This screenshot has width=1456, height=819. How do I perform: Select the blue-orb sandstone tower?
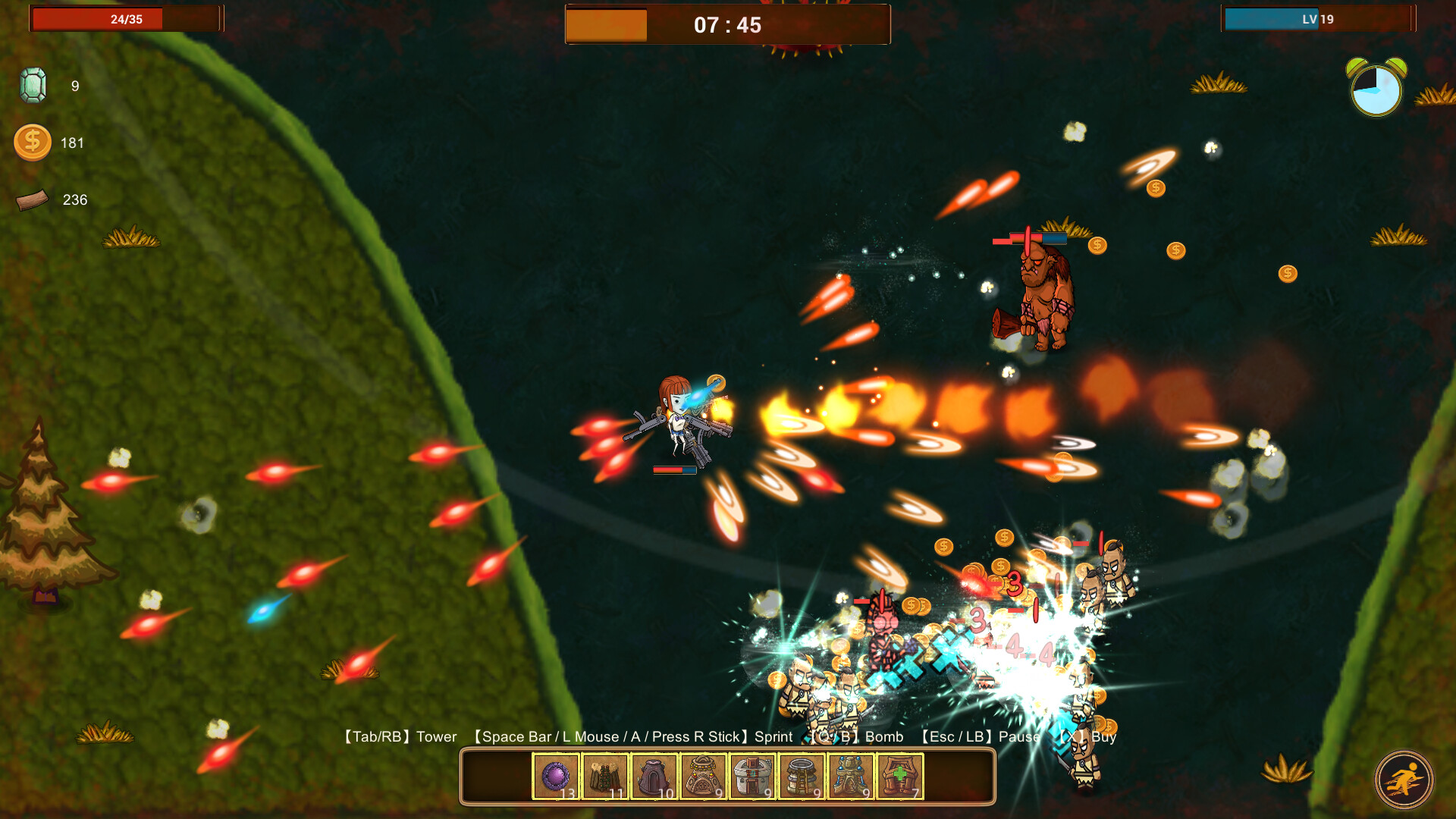pos(851,777)
